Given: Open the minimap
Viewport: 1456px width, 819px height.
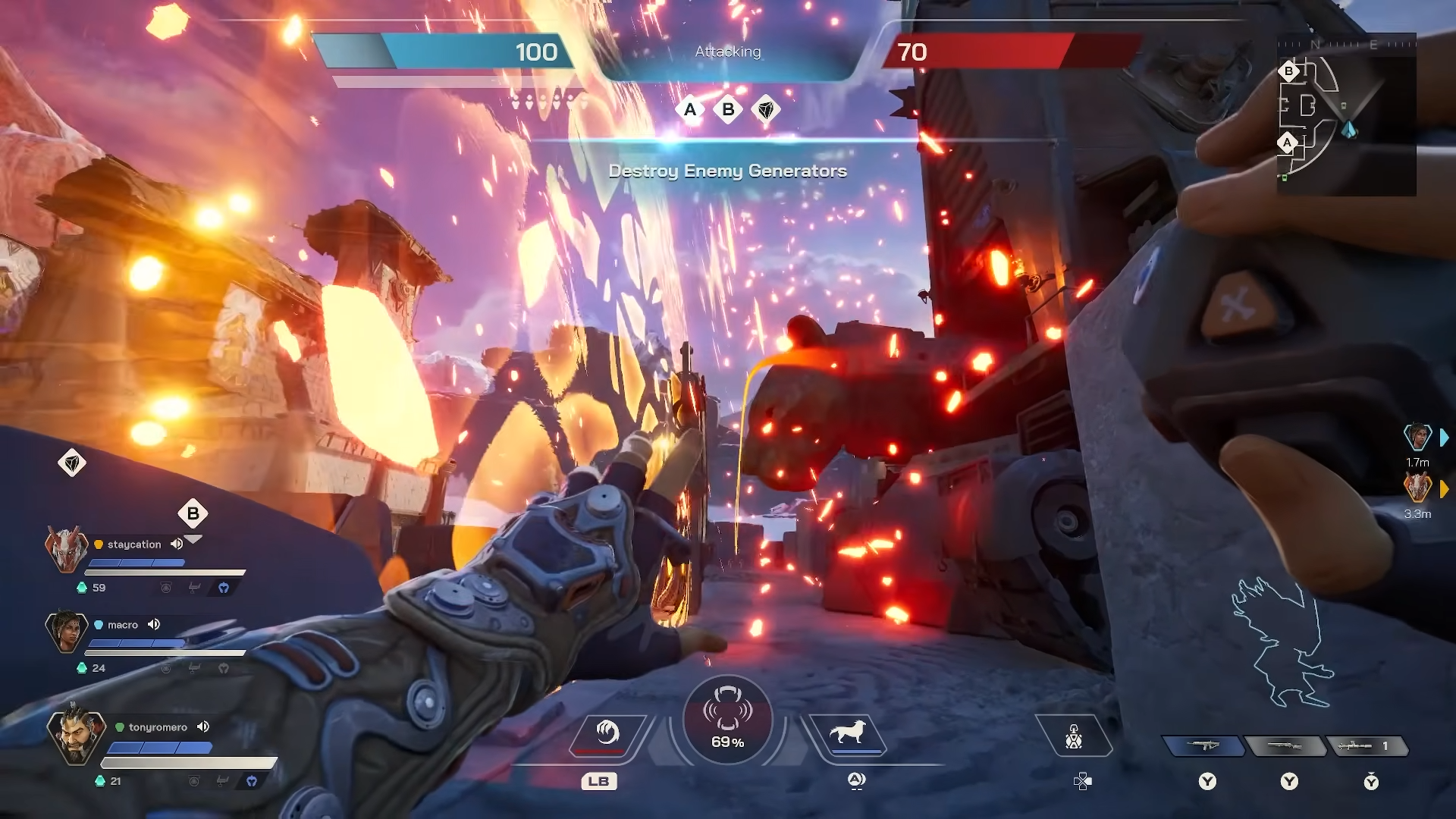Looking at the screenshot, I should (1346, 114).
